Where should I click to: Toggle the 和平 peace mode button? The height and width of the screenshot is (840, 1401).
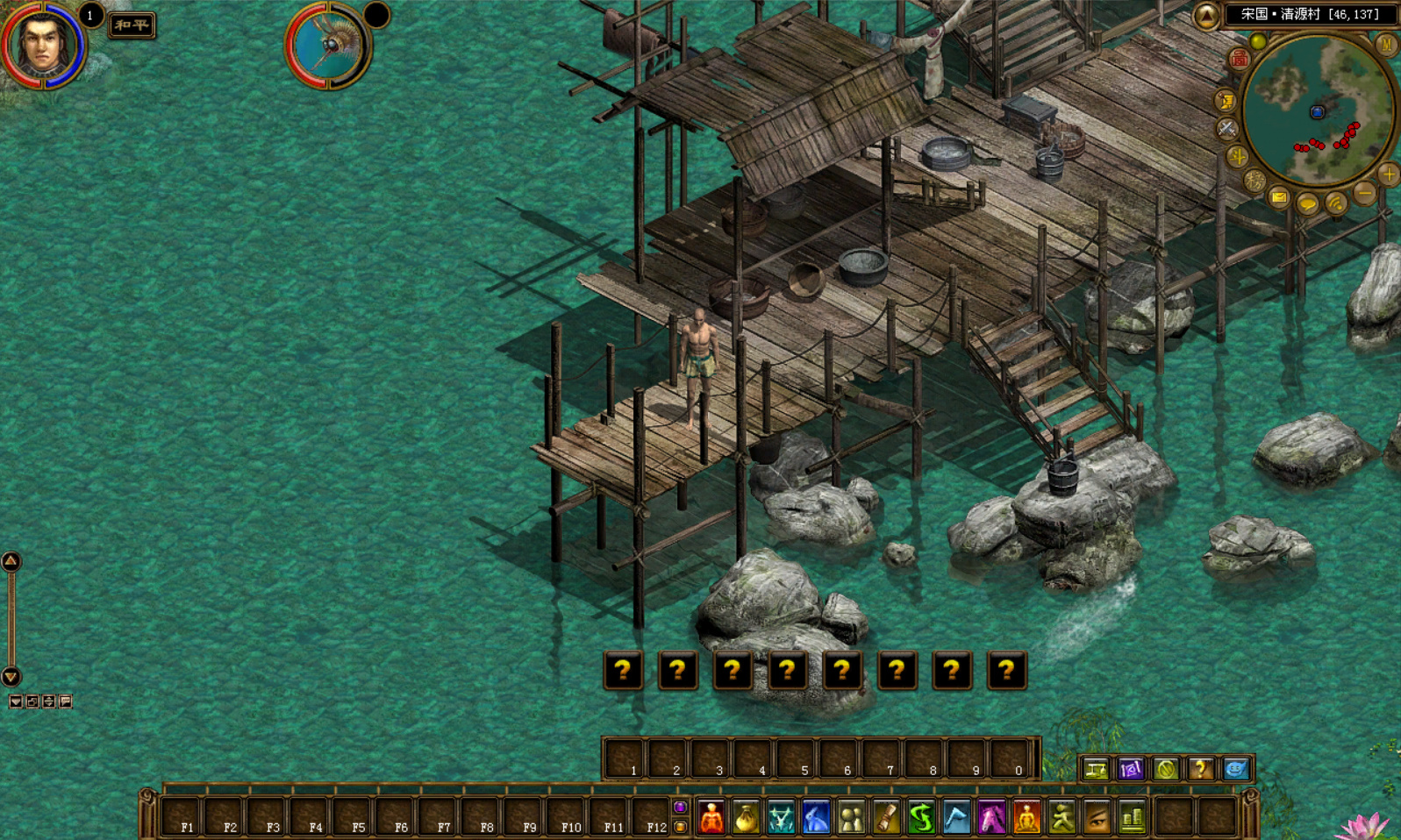coord(132,25)
